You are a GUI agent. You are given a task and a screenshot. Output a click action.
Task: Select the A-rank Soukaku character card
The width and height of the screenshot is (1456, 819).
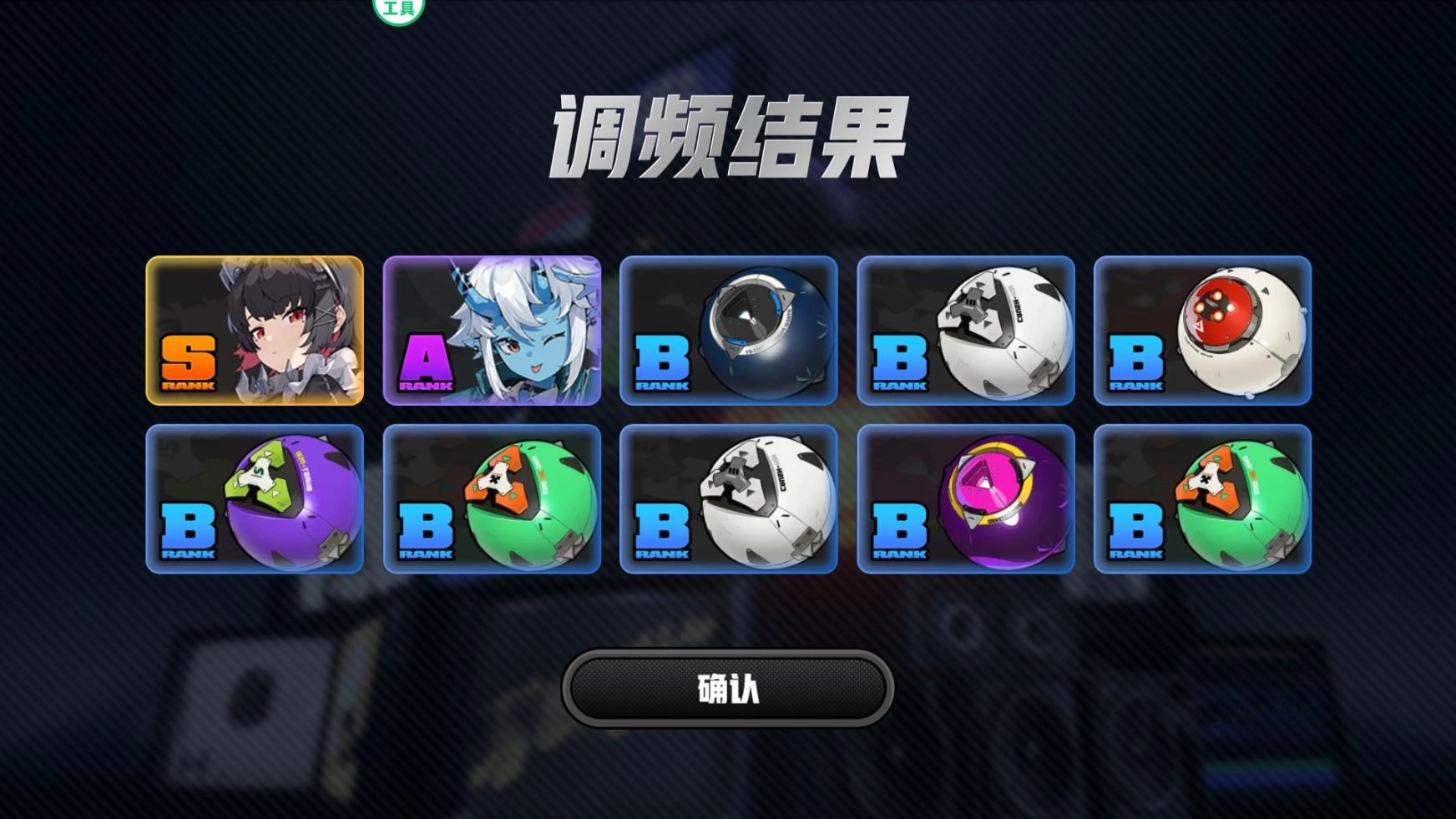[493, 330]
